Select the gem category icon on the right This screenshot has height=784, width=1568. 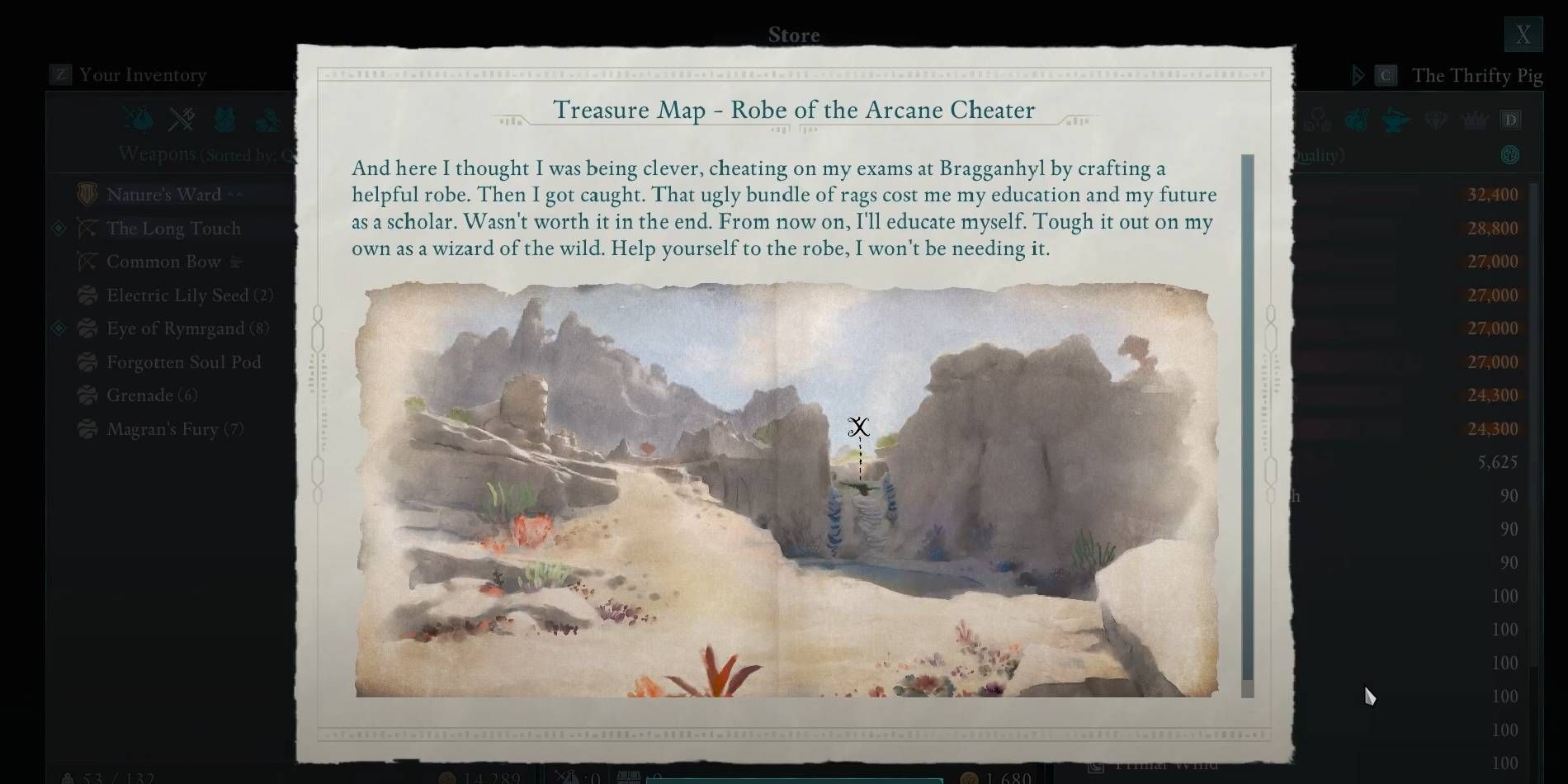coord(1436,120)
